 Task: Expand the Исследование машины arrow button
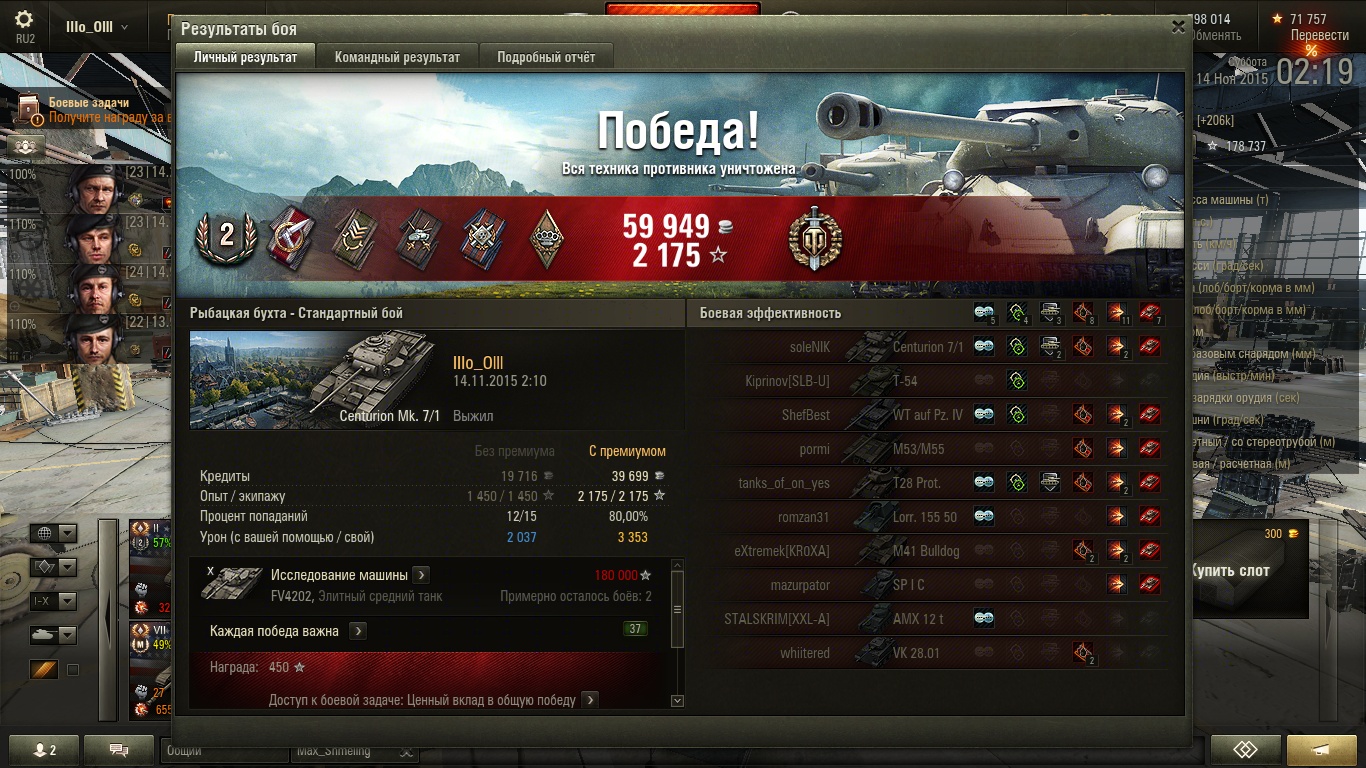coord(421,575)
